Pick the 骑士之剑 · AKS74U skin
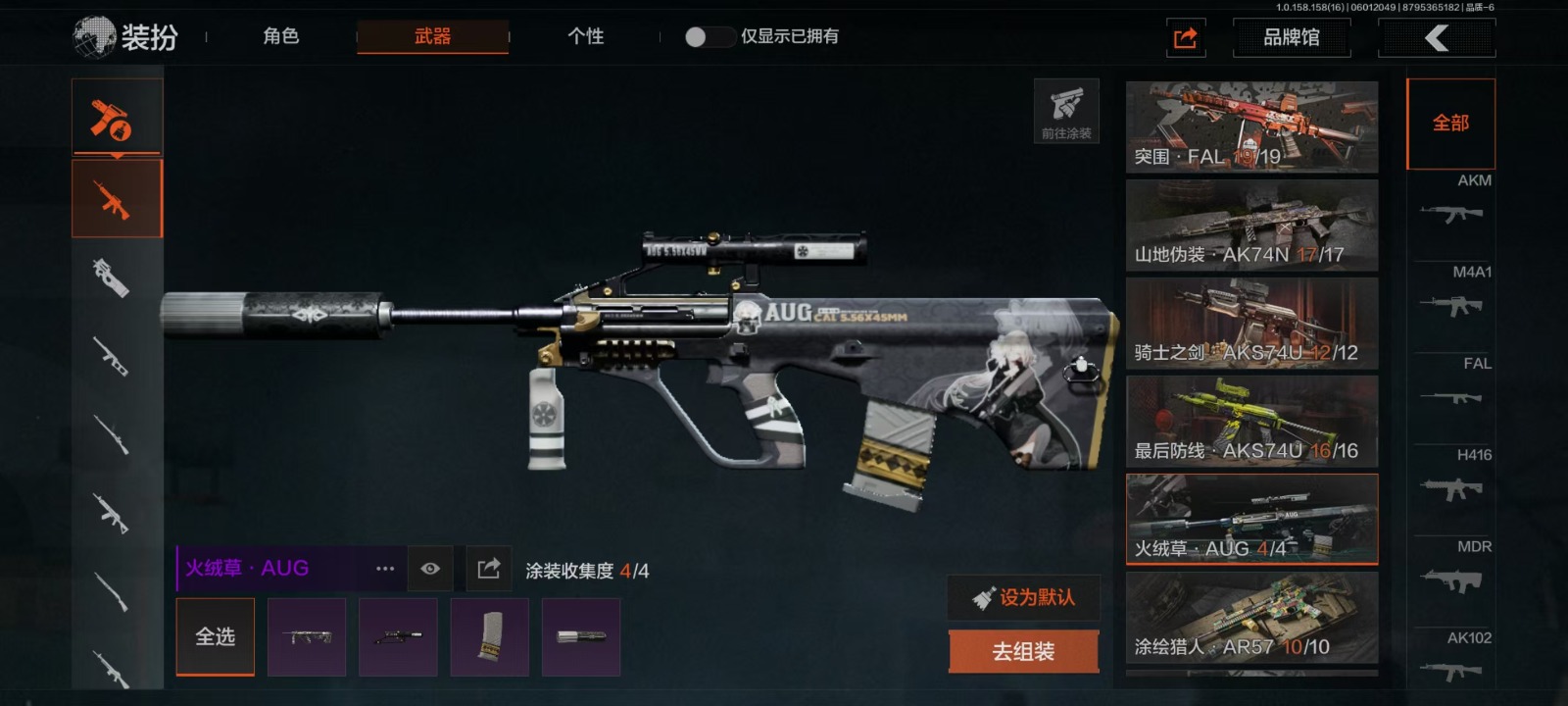The width and height of the screenshot is (1568, 706). 1251,324
